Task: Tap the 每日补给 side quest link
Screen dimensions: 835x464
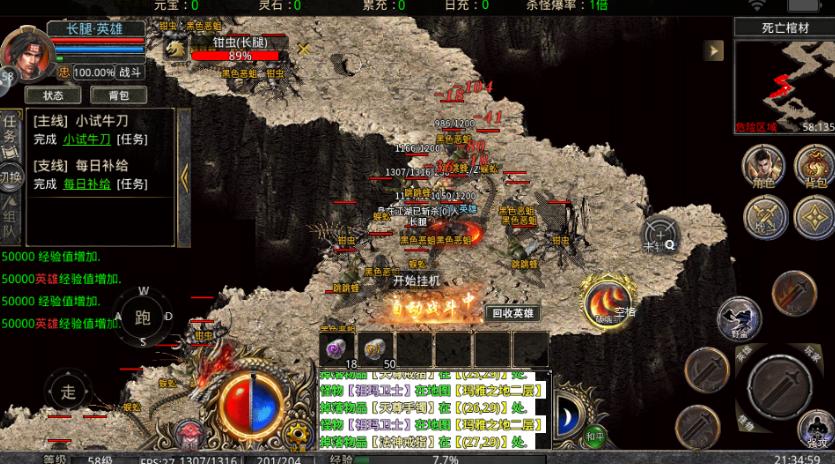Action: pyautogui.click(x=87, y=184)
